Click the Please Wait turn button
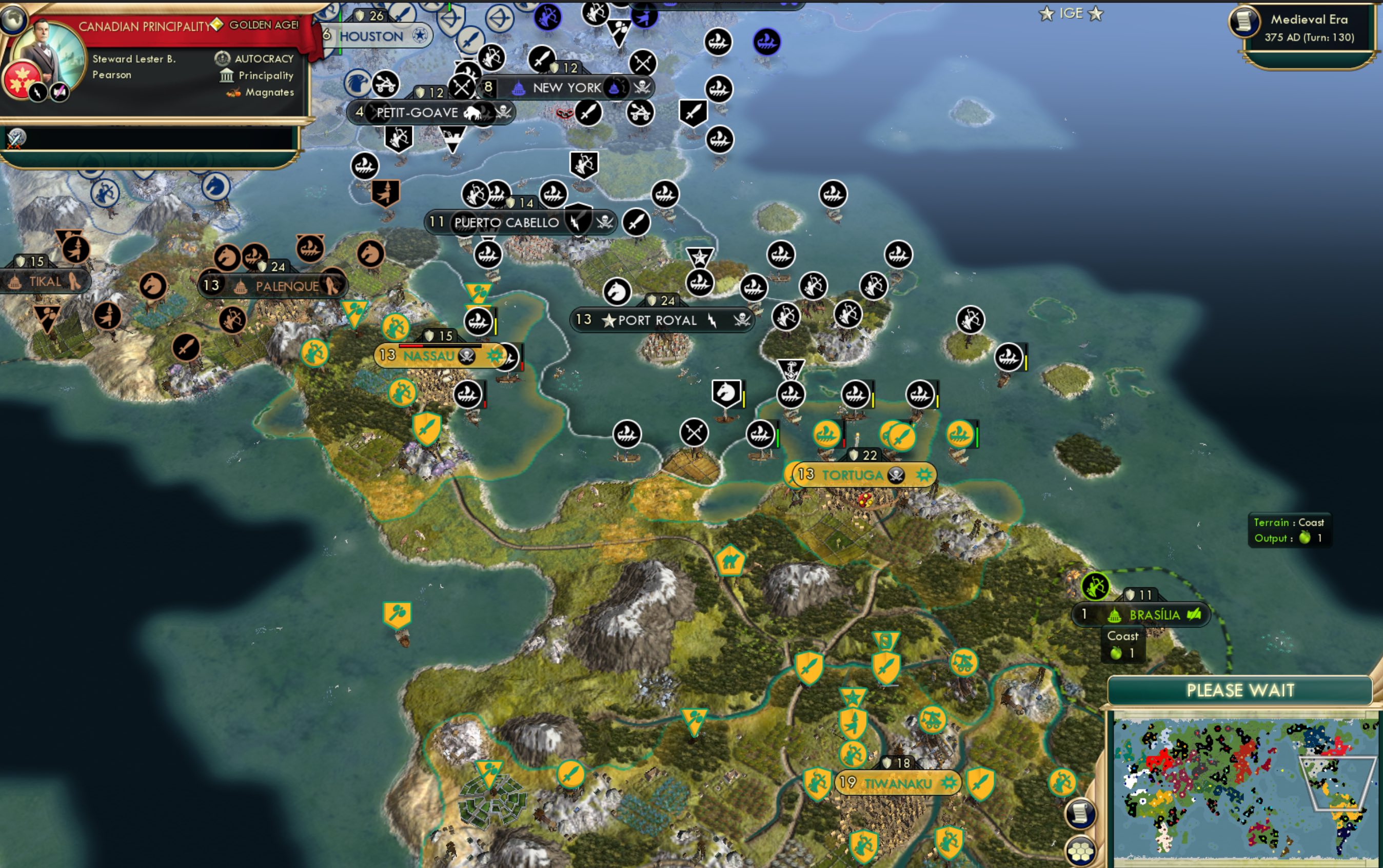The height and width of the screenshot is (868, 1383). (x=1240, y=689)
